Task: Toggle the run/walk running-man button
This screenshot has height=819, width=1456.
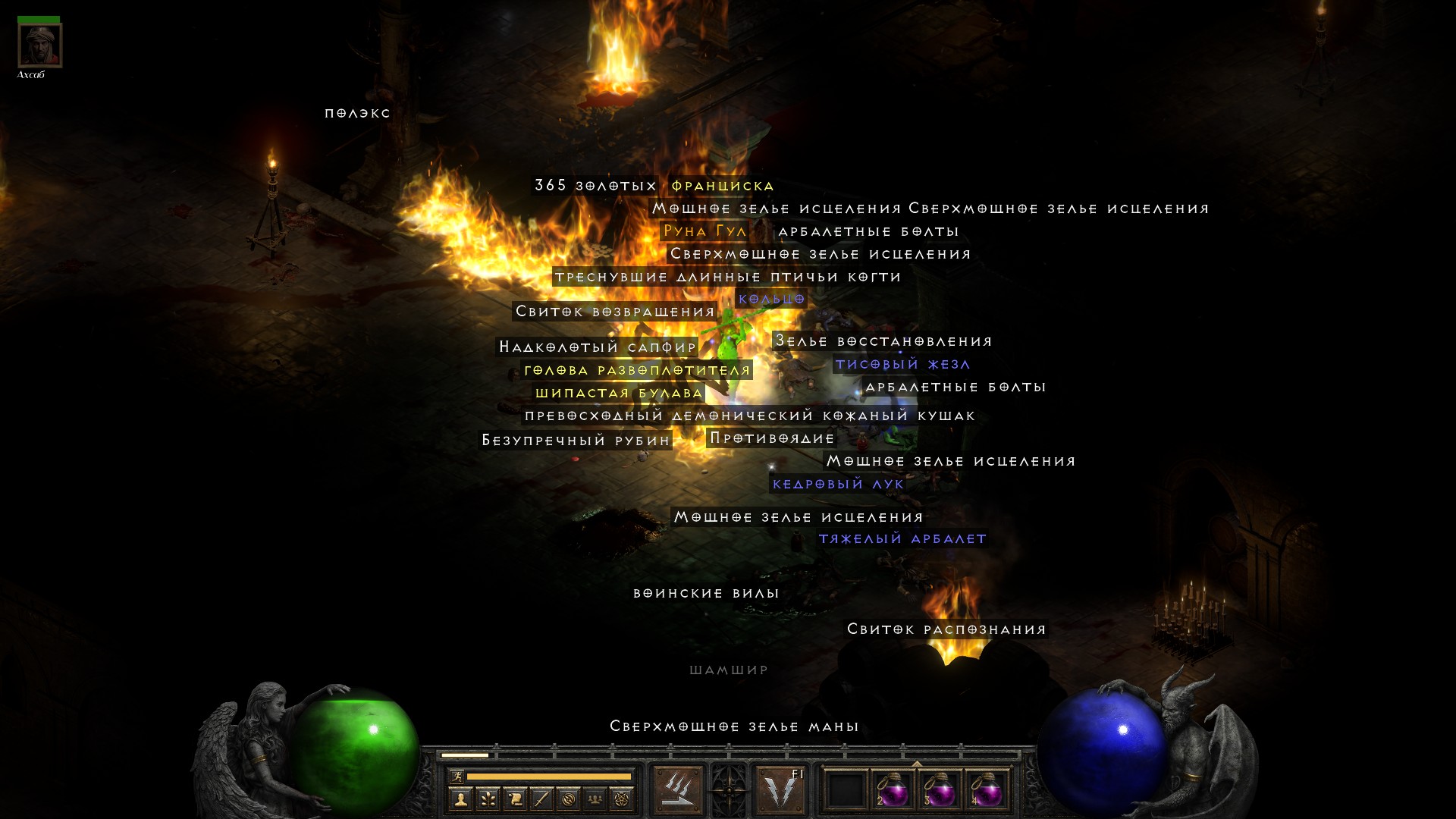Action: [457, 777]
